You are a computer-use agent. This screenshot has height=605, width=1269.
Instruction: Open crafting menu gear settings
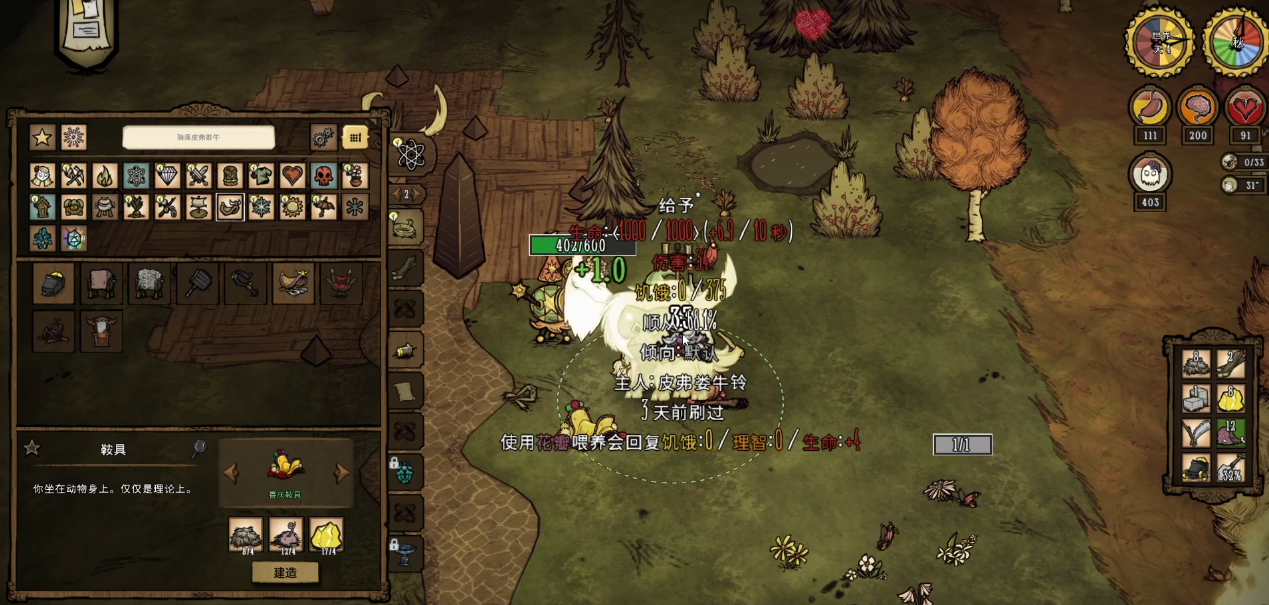point(323,138)
